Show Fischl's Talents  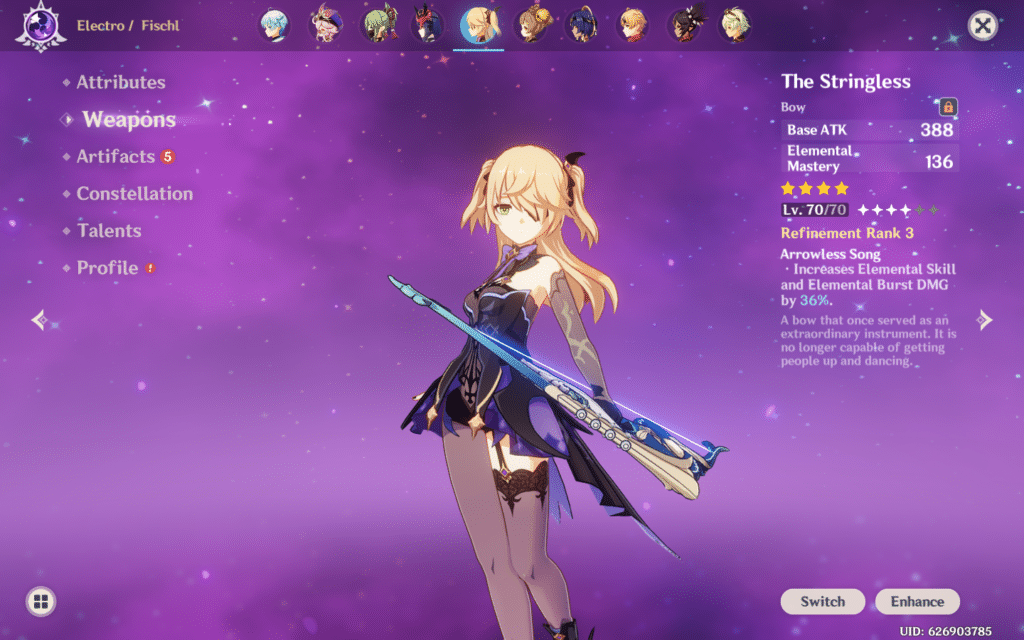point(109,231)
